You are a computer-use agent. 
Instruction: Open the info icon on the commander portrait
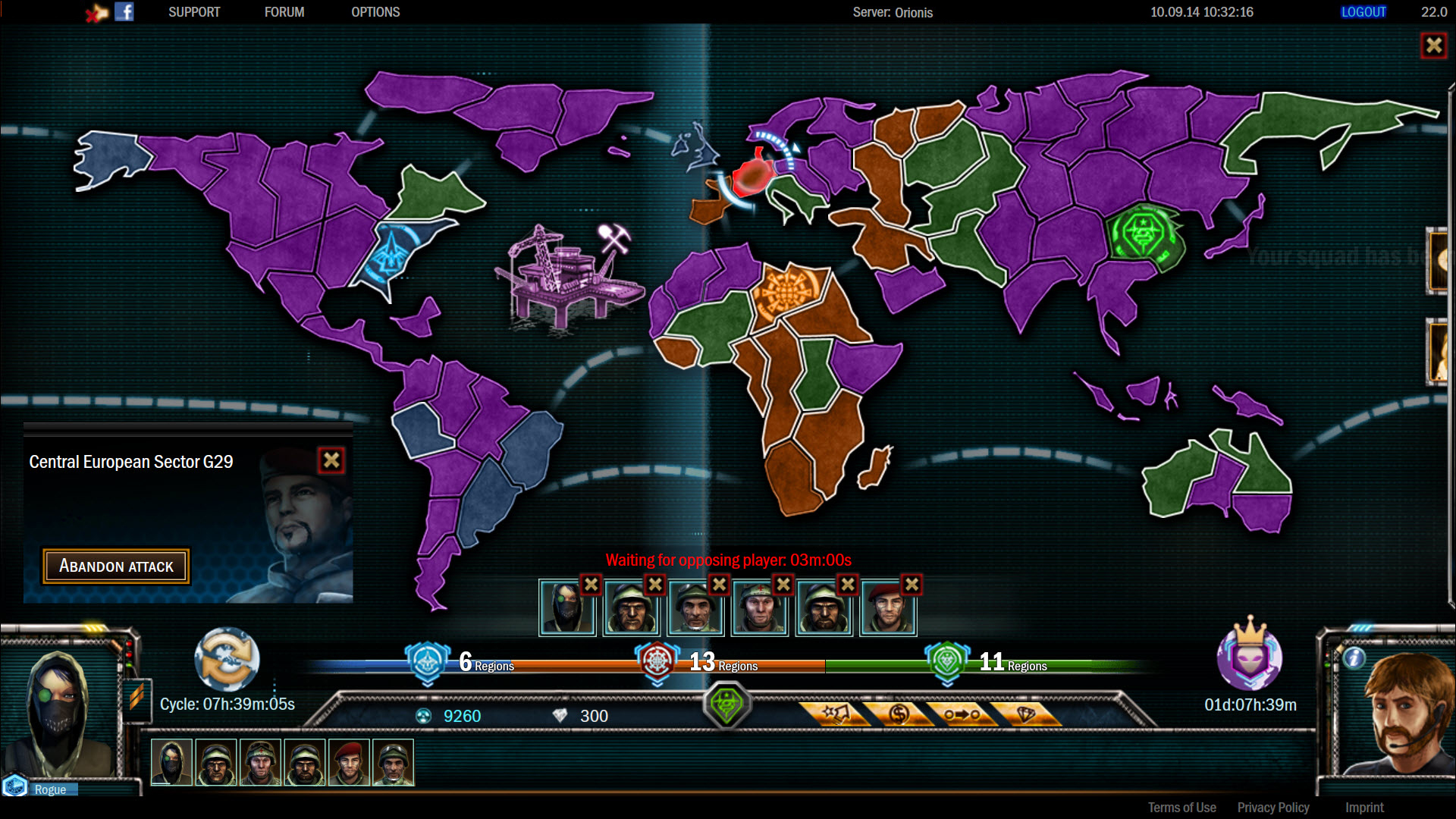coord(1354,659)
